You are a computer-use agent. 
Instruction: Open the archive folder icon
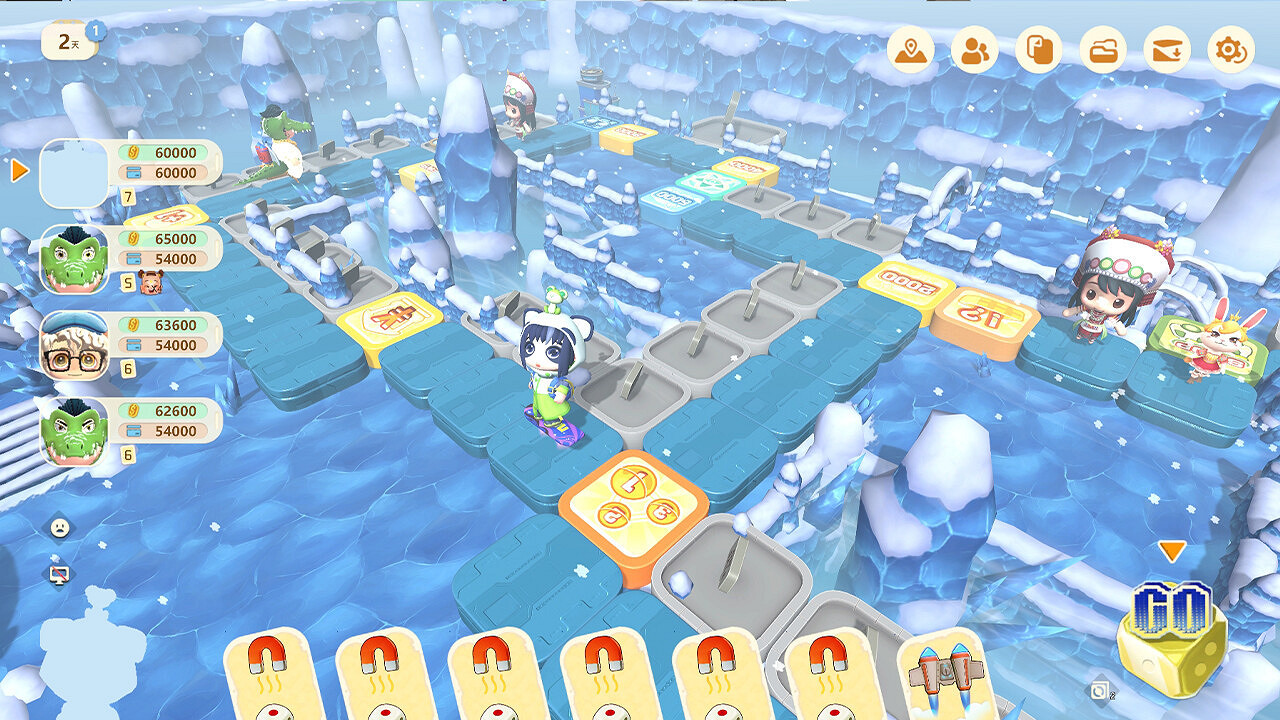(1102, 46)
